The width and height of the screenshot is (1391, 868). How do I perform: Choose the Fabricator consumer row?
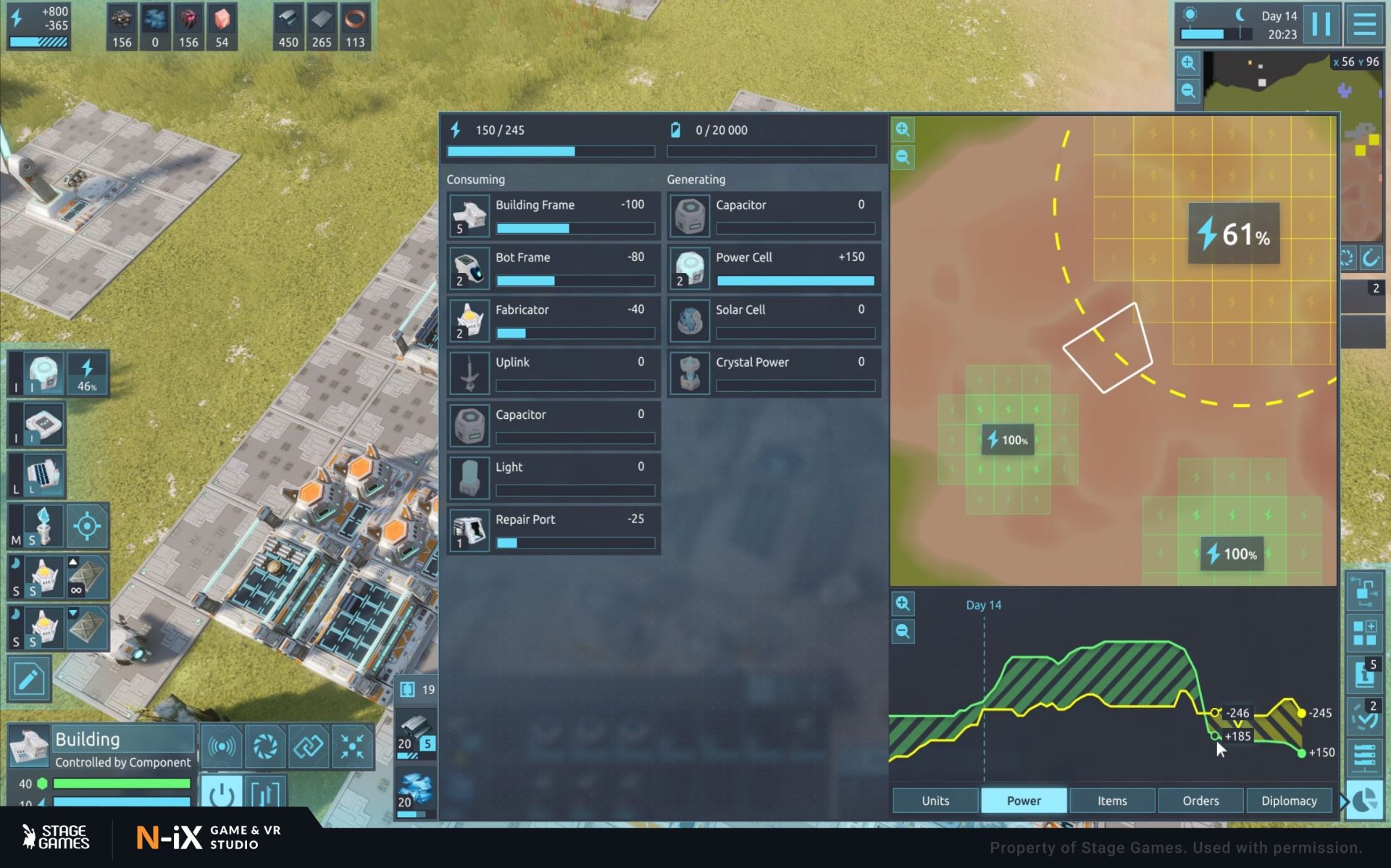tap(554, 320)
